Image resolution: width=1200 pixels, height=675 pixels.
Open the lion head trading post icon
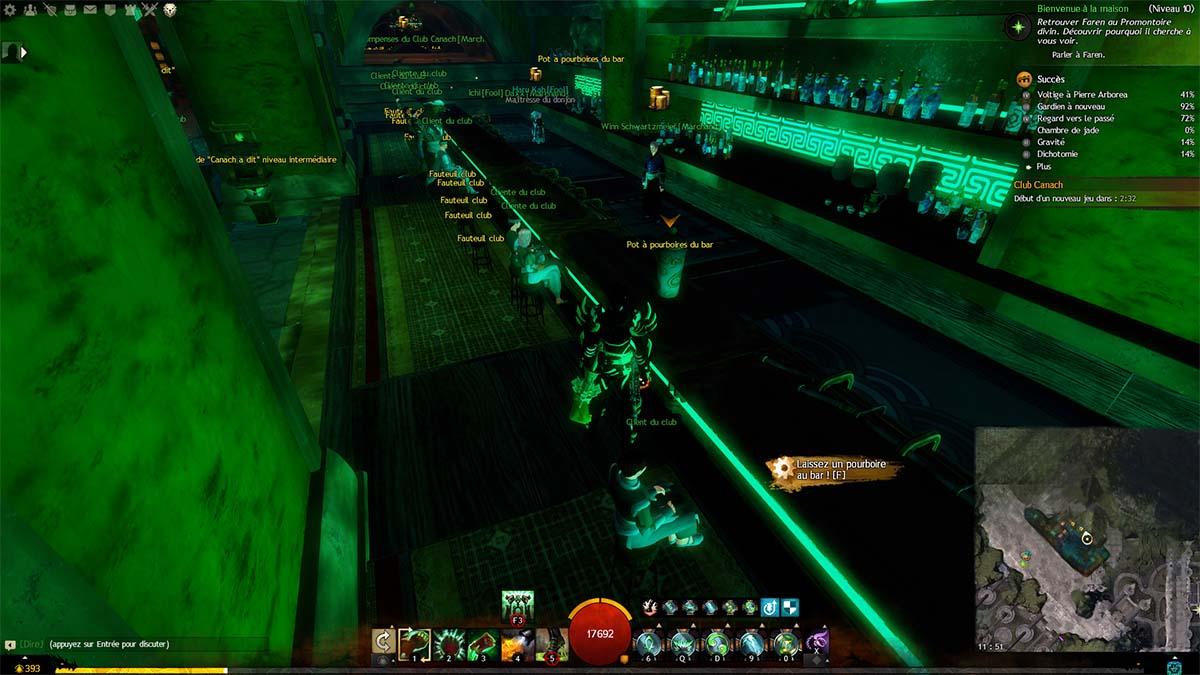pyautogui.click(x=170, y=10)
